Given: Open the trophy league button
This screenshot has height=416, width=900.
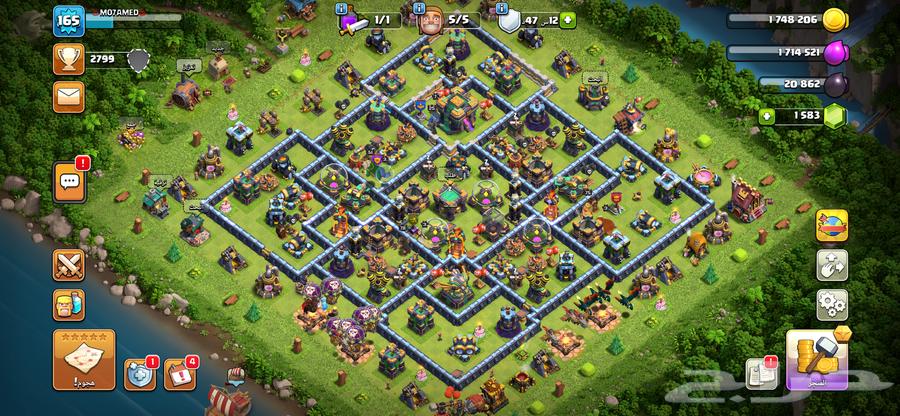Looking at the screenshot, I should [70, 59].
